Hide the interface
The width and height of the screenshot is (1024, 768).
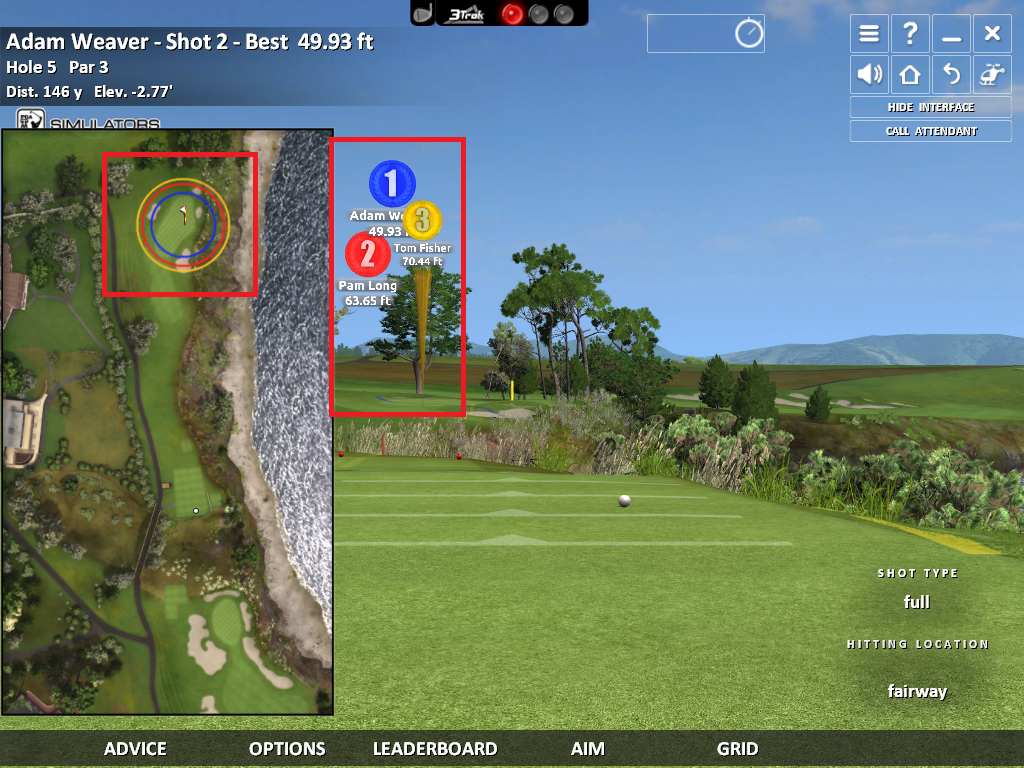[930, 107]
